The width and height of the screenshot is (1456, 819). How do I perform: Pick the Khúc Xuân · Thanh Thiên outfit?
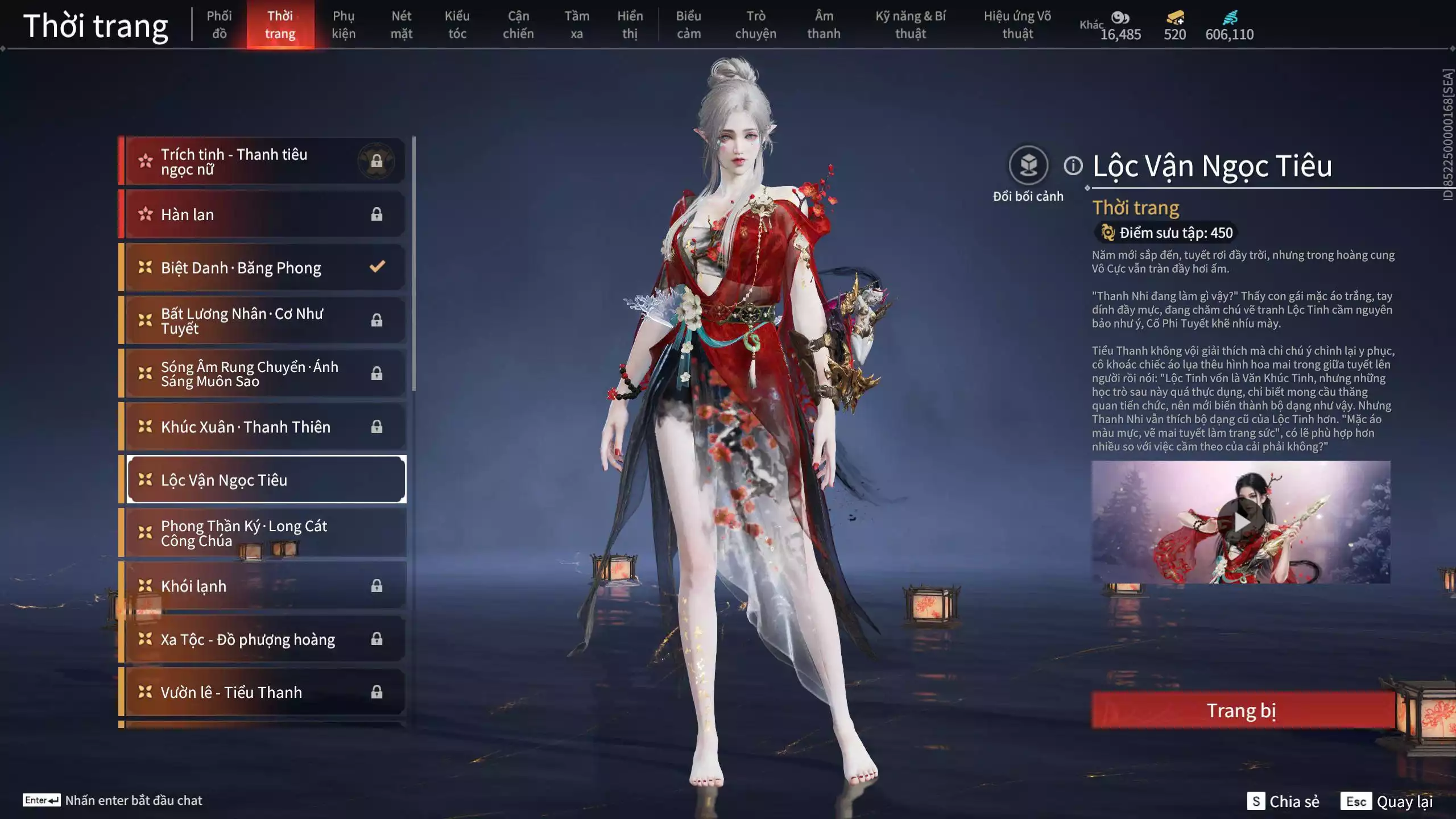click(x=265, y=427)
